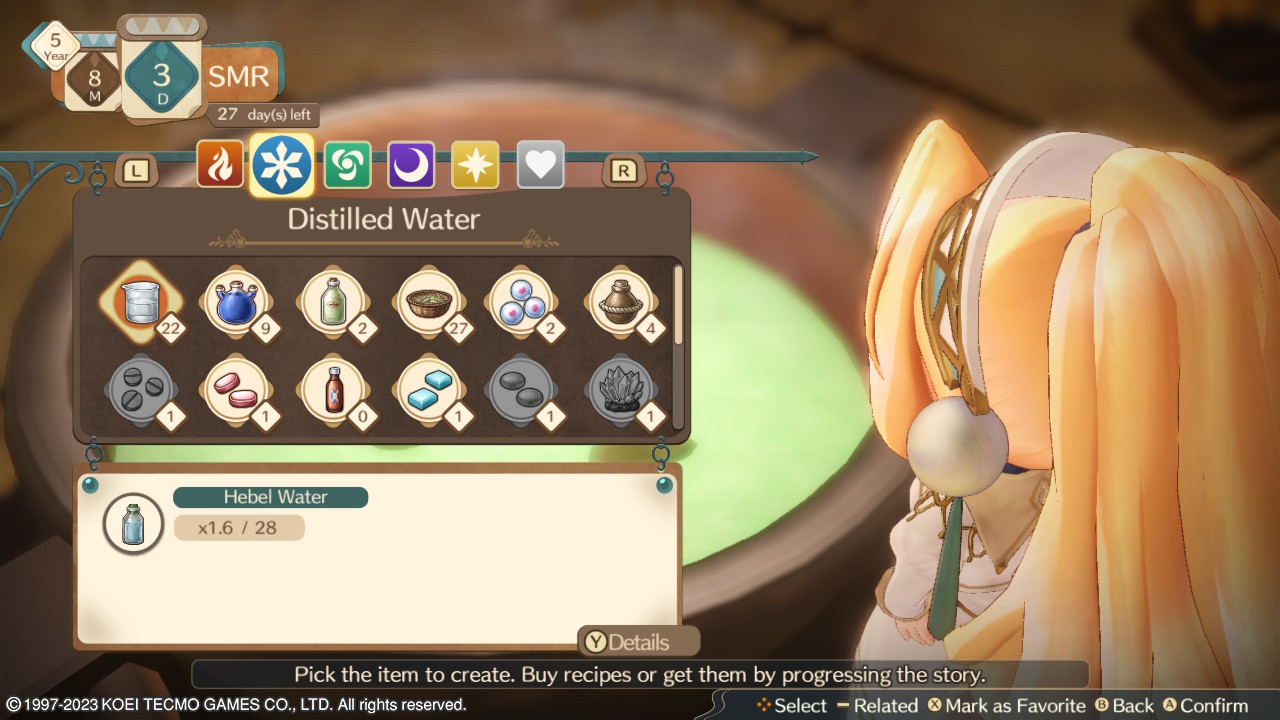Choose the three pink-dotted orbs recipe

[523, 302]
